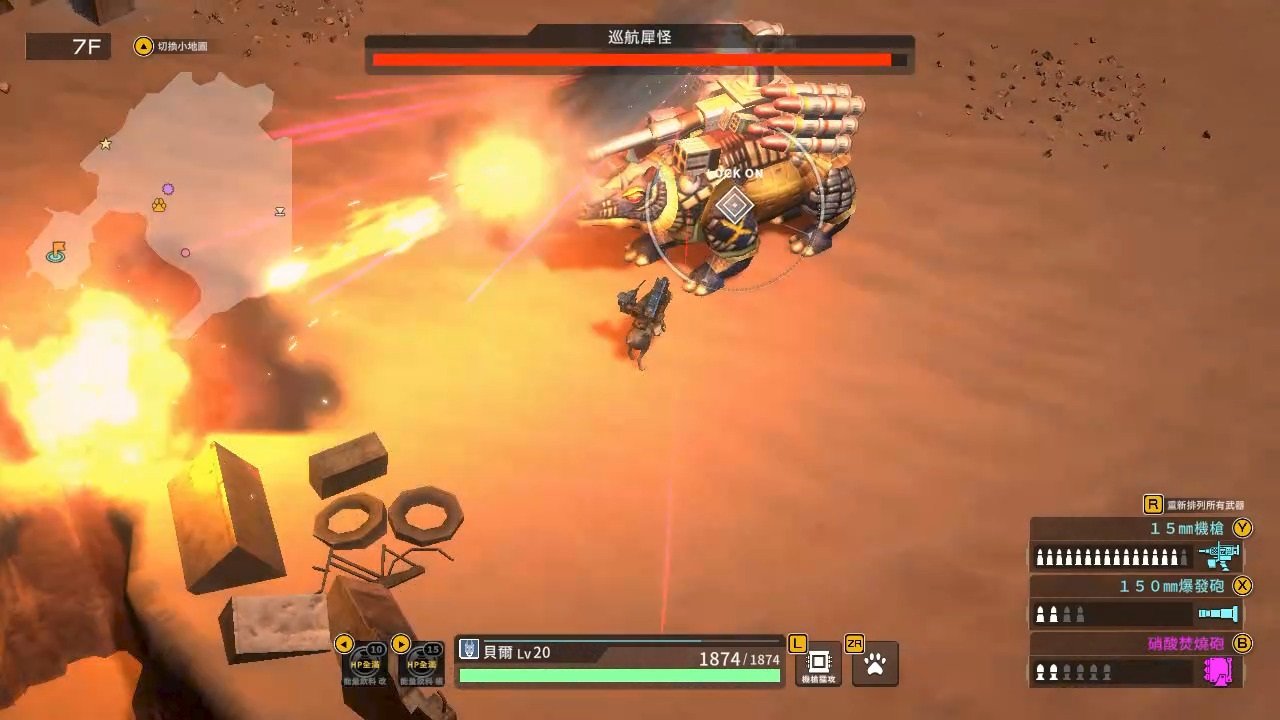Click the stairs marker on the minimap
Image resolution: width=1280 pixels, height=720 pixels.
280,211
